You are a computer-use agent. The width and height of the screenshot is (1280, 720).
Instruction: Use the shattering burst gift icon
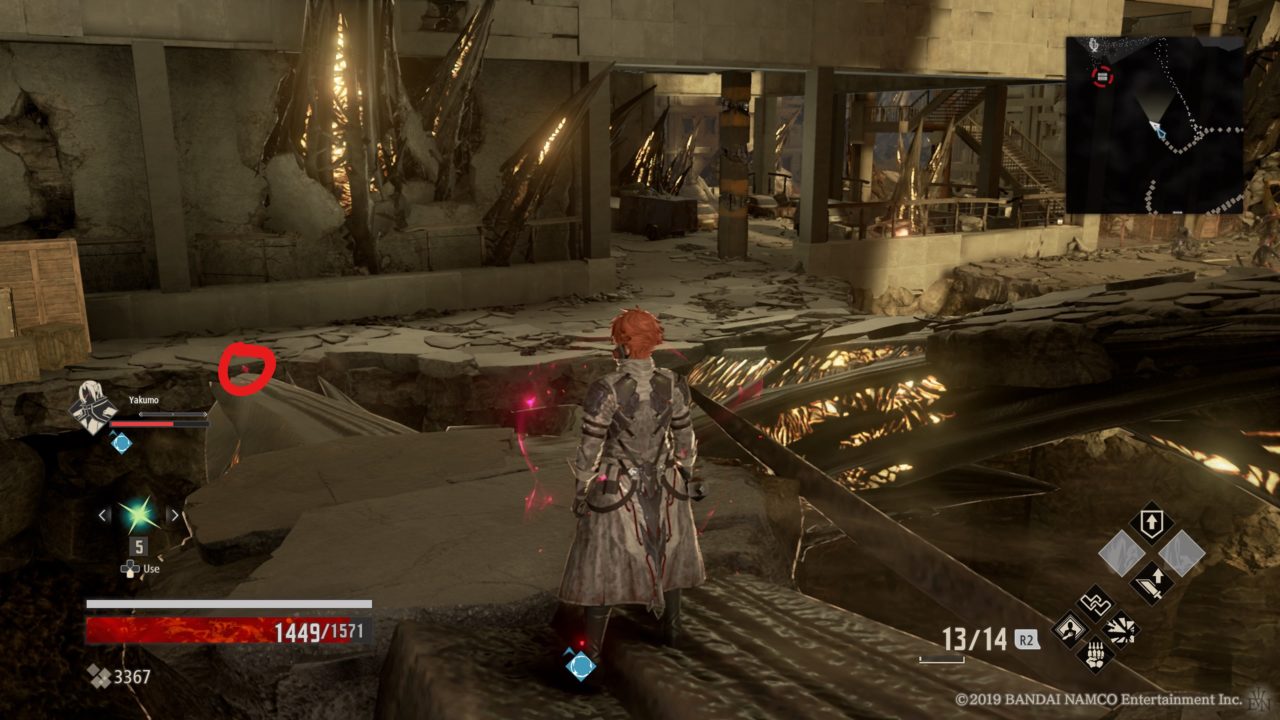pos(1121,630)
